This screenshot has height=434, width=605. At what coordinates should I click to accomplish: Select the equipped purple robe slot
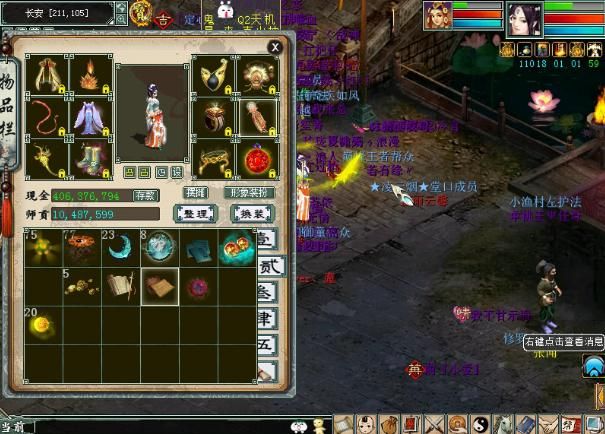tap(89, 117)
